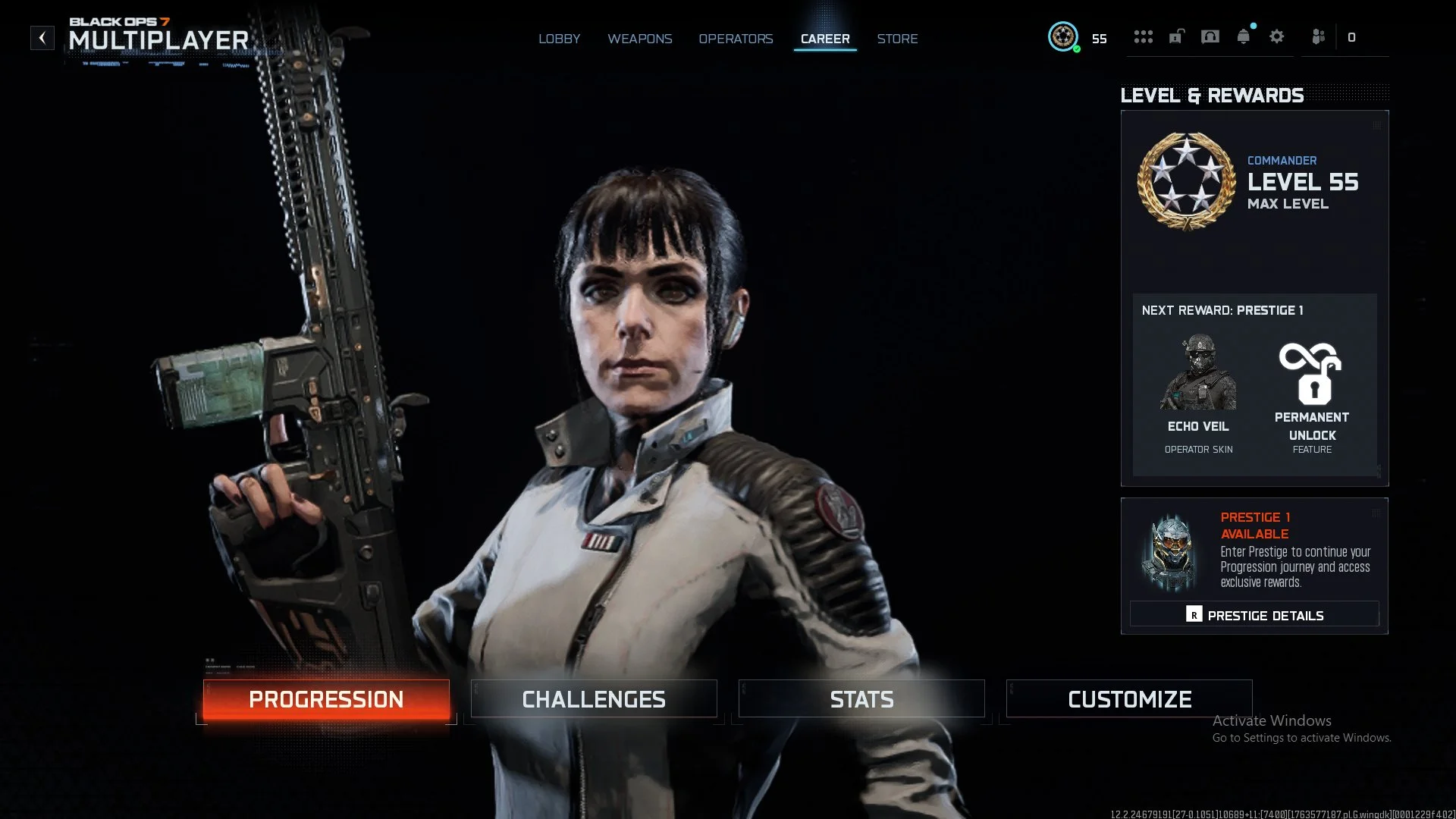
Task: Click the level 55 player emblem
Action: click(1063, 36)
